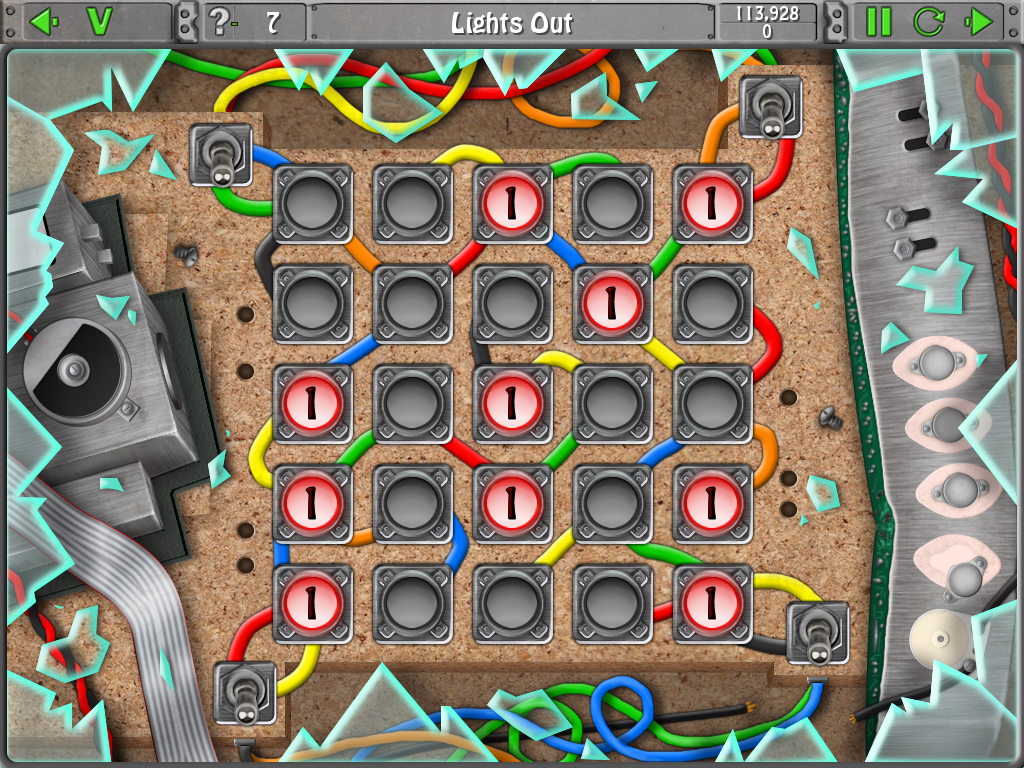The width and height of the screenshot is (1024, 768).
Task: Go back with the left arrow button
Action: coord(40,21)
